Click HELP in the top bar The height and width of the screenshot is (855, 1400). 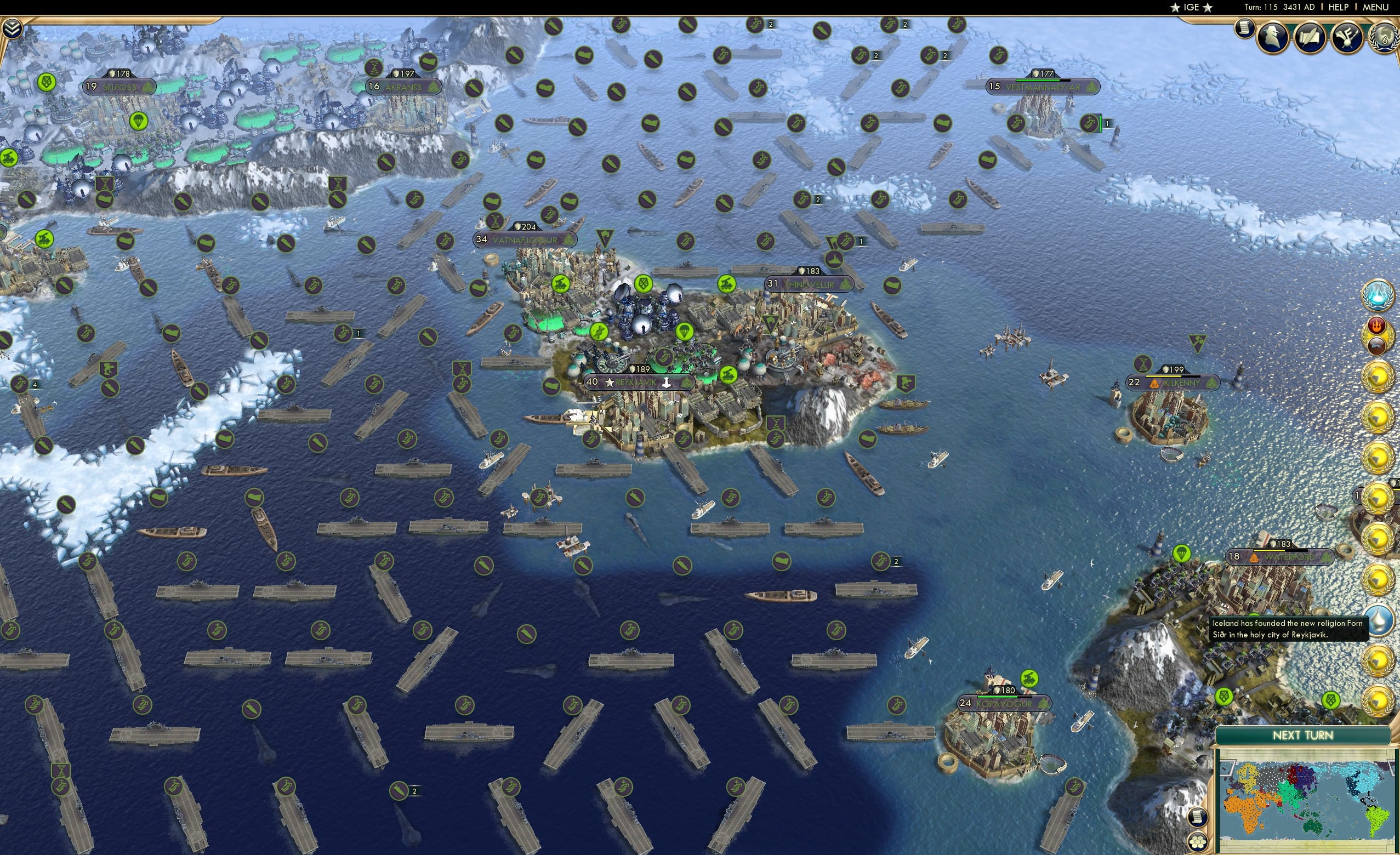[1338, 7]
